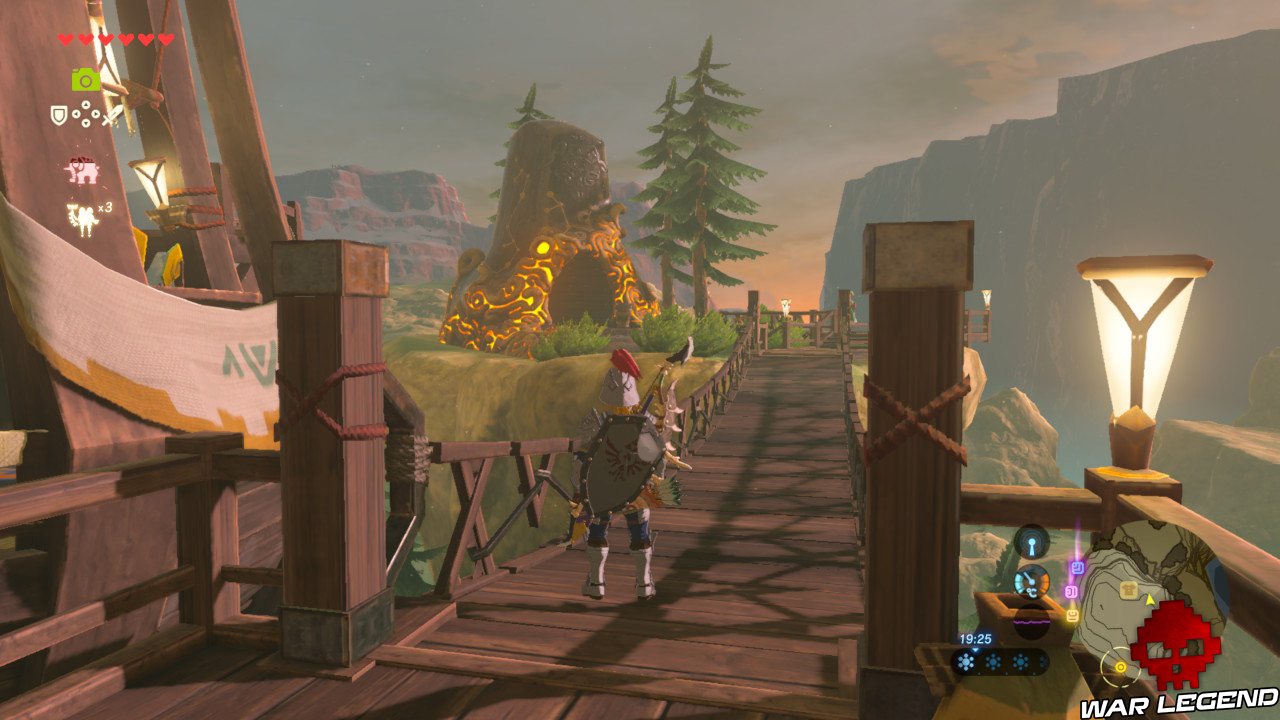
Task: Click the shield icon beside the D-pad
Action: 58,115
